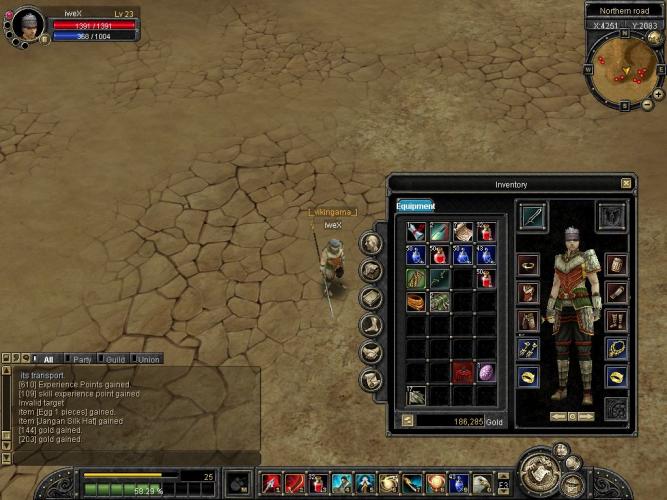667x500 pixels.
Task: Open the Union chat tab
Action: point(148,359)
